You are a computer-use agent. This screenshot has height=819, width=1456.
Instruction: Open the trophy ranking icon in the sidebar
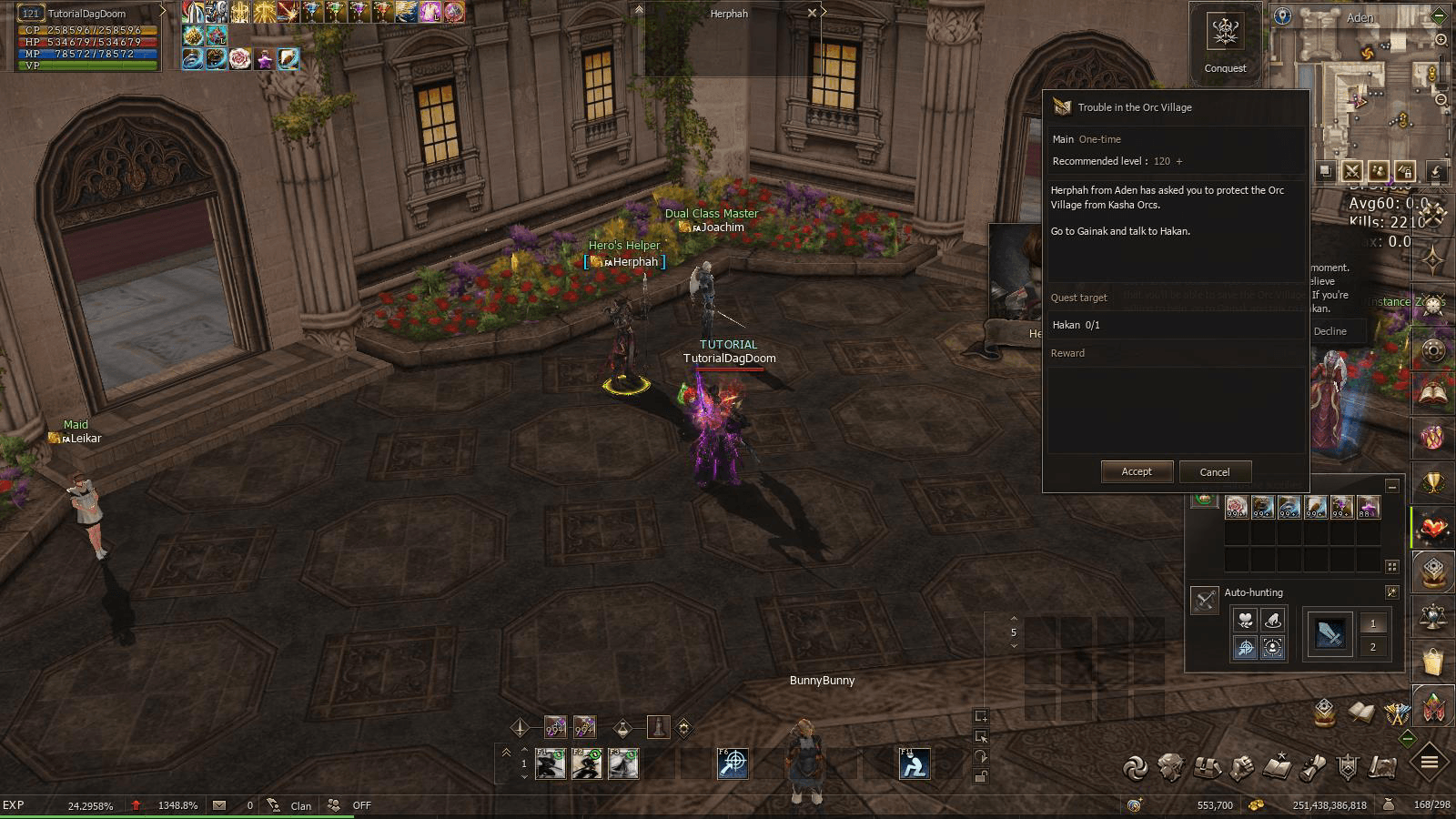(1433, 482)
